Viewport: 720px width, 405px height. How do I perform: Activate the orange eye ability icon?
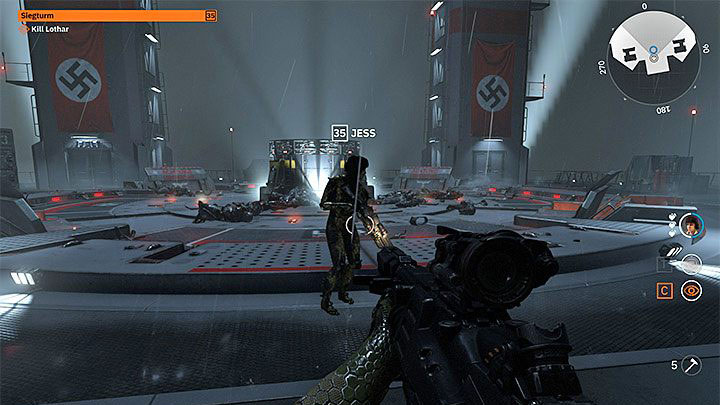point(690,291)
